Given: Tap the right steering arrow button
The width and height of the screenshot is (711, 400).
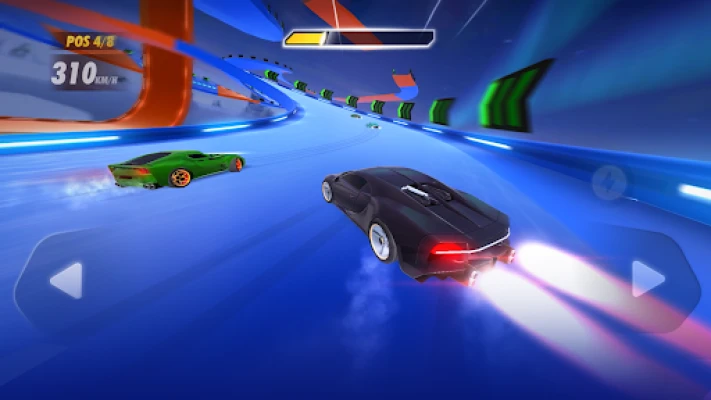Looking at the screenshot, I should (x=647, y=279).
